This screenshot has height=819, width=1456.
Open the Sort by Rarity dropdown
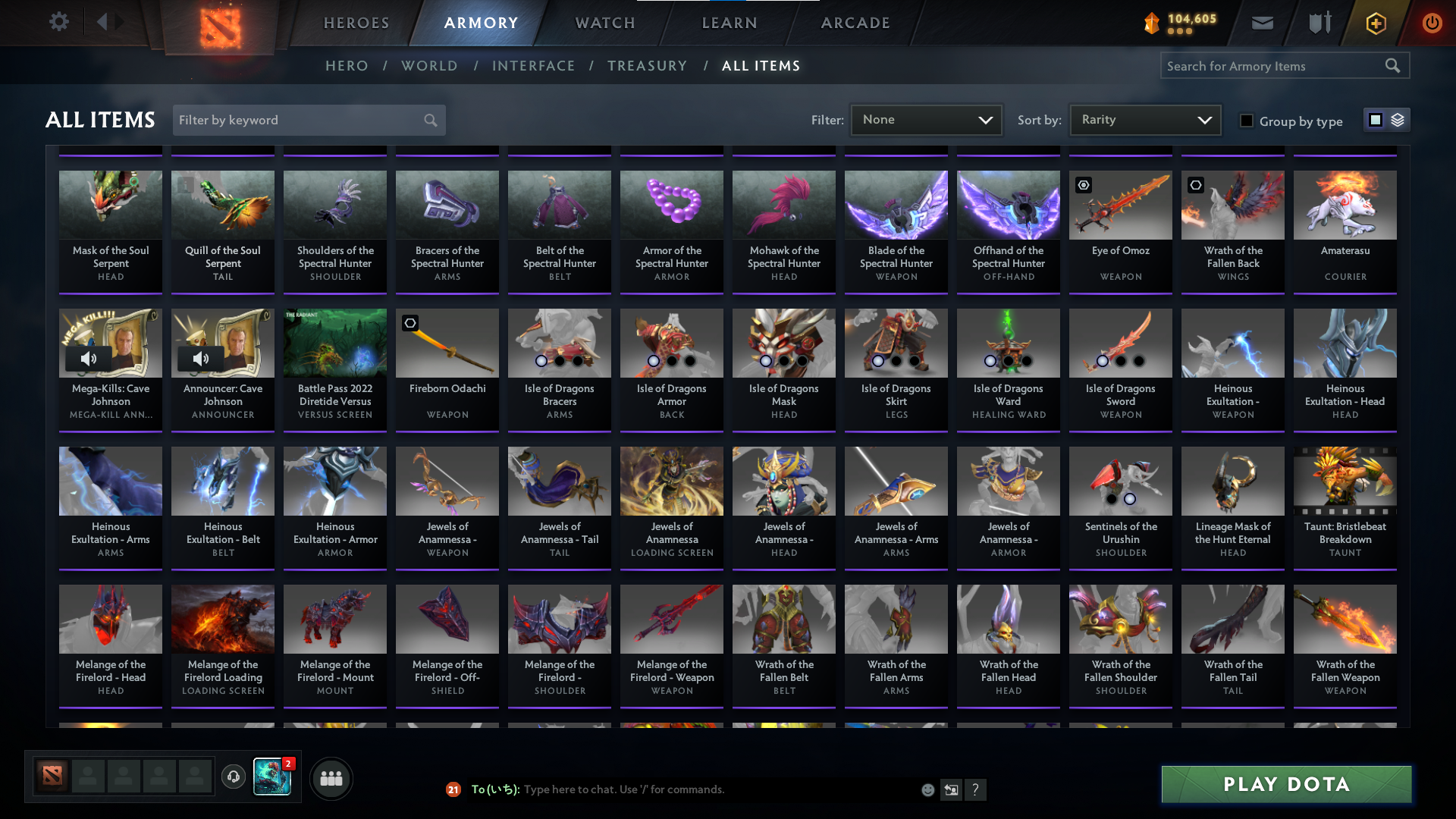tap(1144, 119)
